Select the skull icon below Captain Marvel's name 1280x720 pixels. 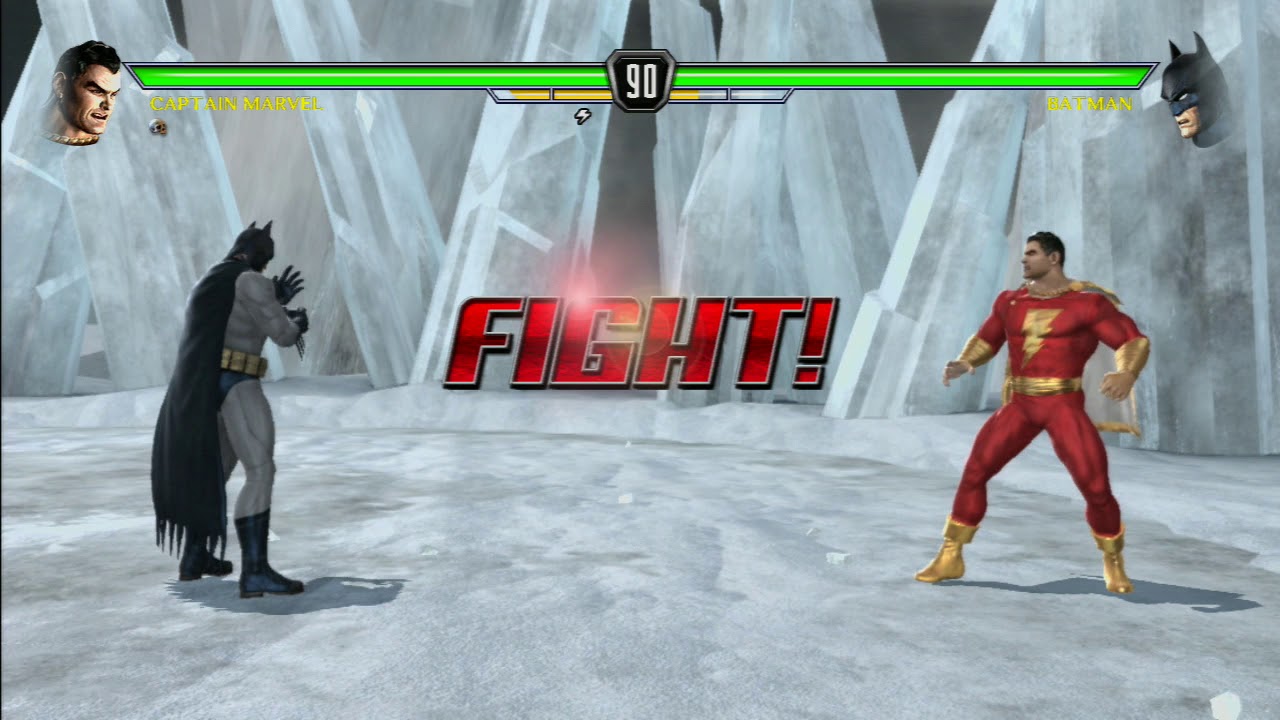(155, 127)
